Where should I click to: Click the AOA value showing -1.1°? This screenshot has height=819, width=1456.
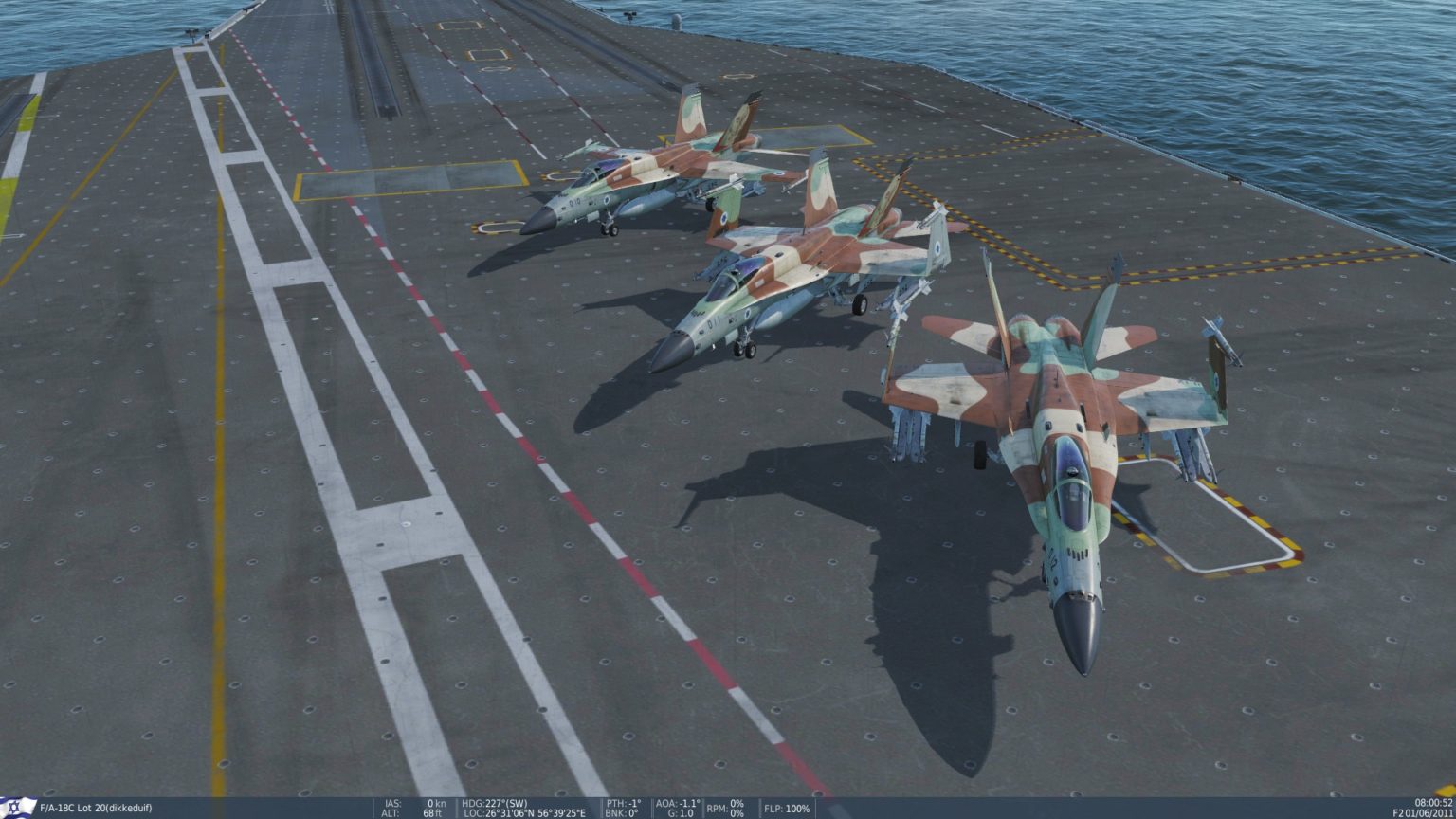(678, 801)
